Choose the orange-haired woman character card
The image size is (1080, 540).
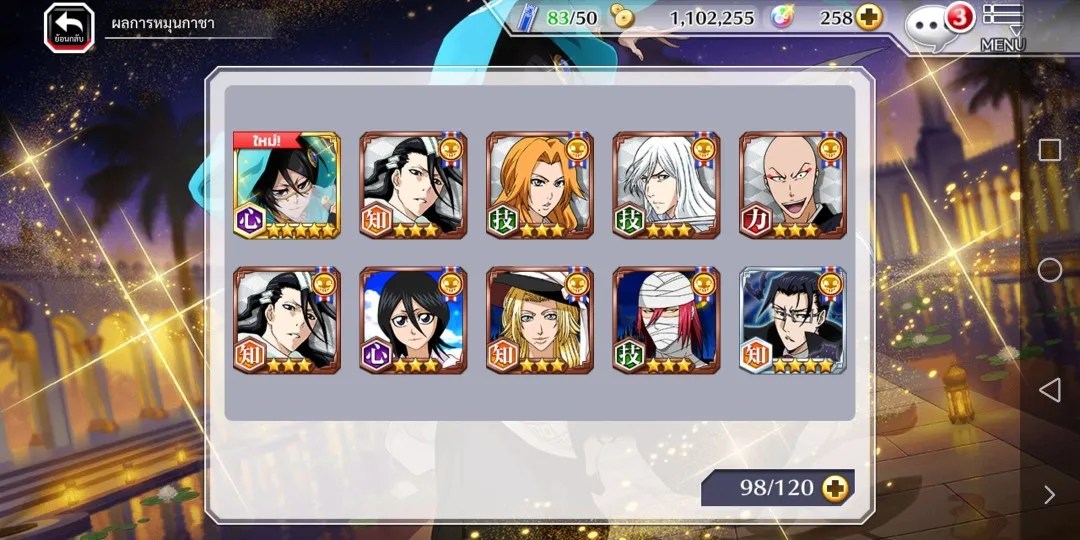pos(540,185)
